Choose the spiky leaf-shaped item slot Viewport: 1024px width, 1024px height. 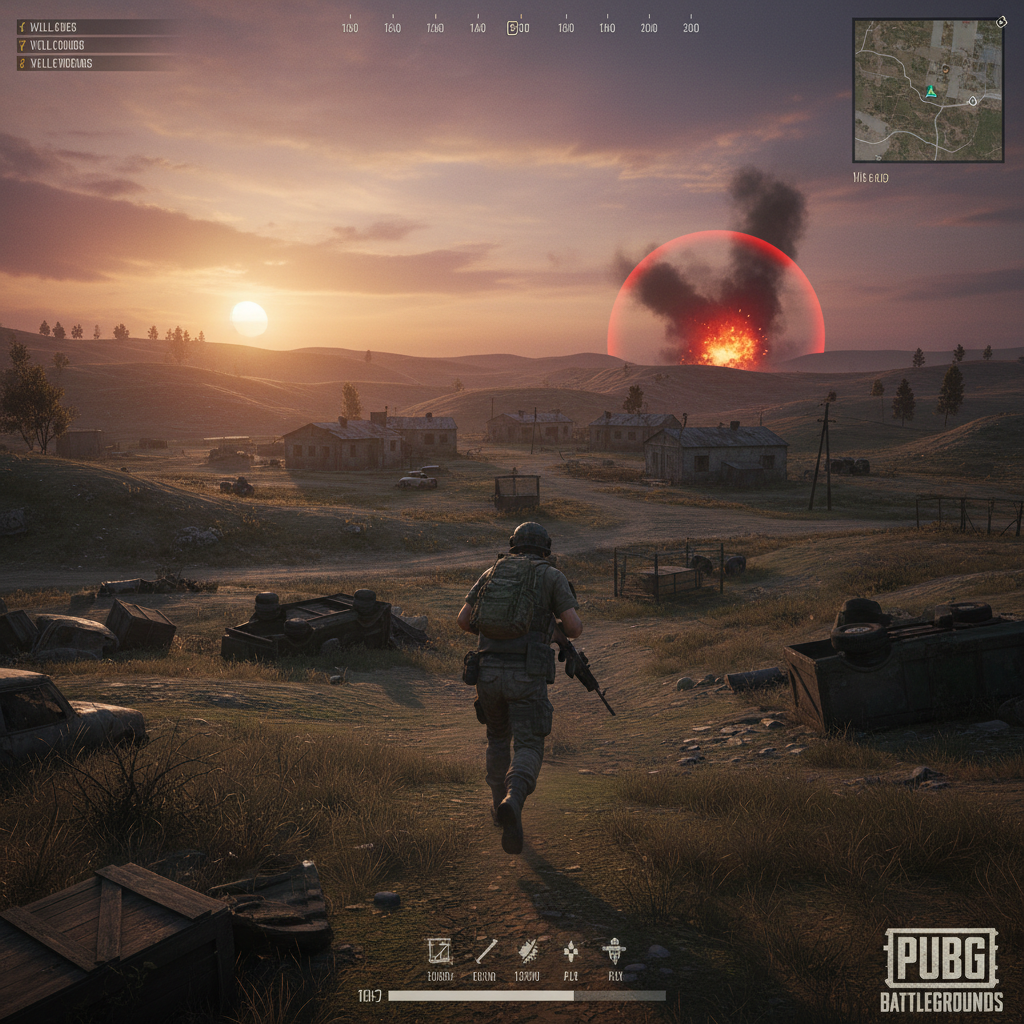click(527, 951)
